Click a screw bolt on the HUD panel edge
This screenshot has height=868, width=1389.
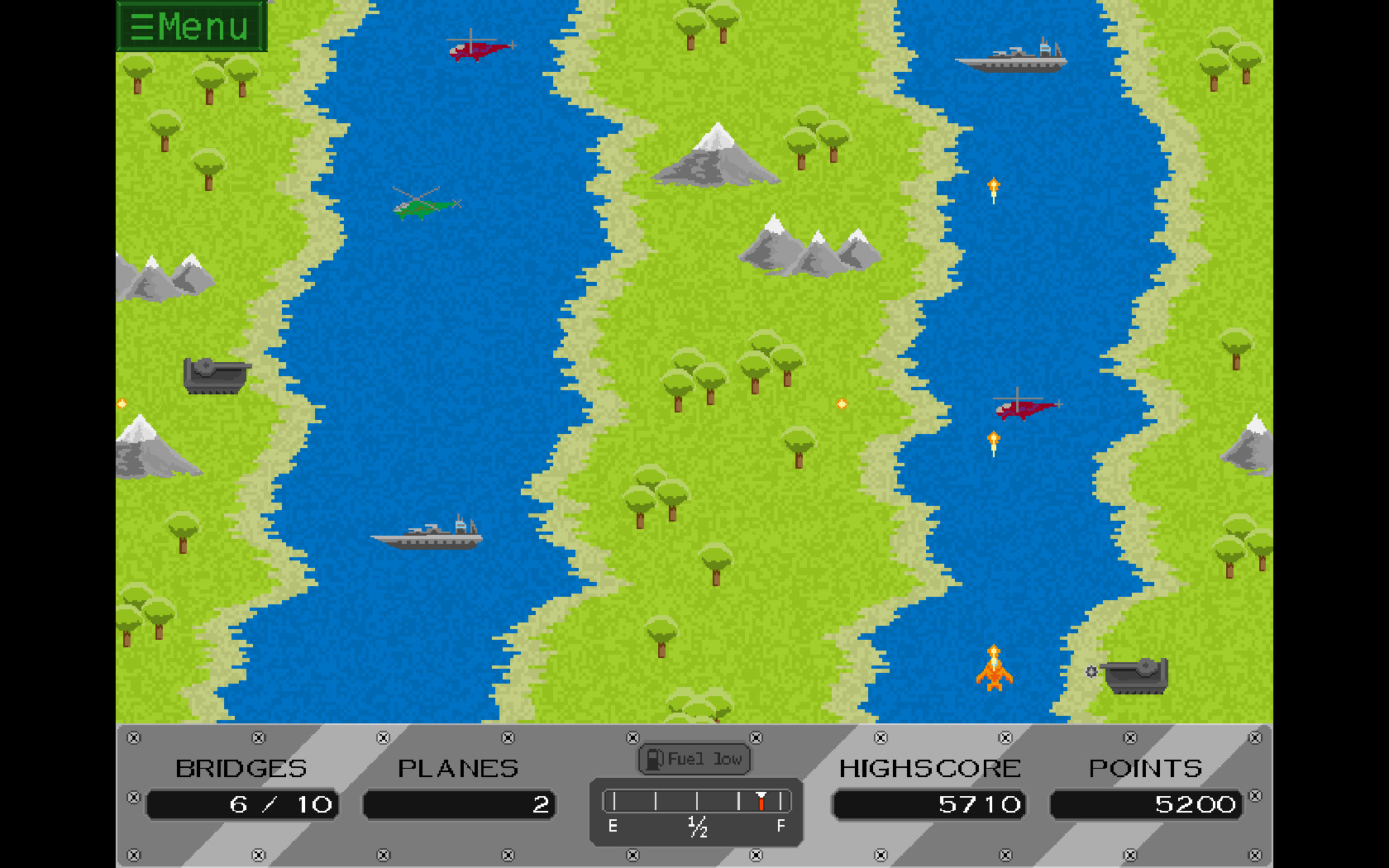[132, 738]
